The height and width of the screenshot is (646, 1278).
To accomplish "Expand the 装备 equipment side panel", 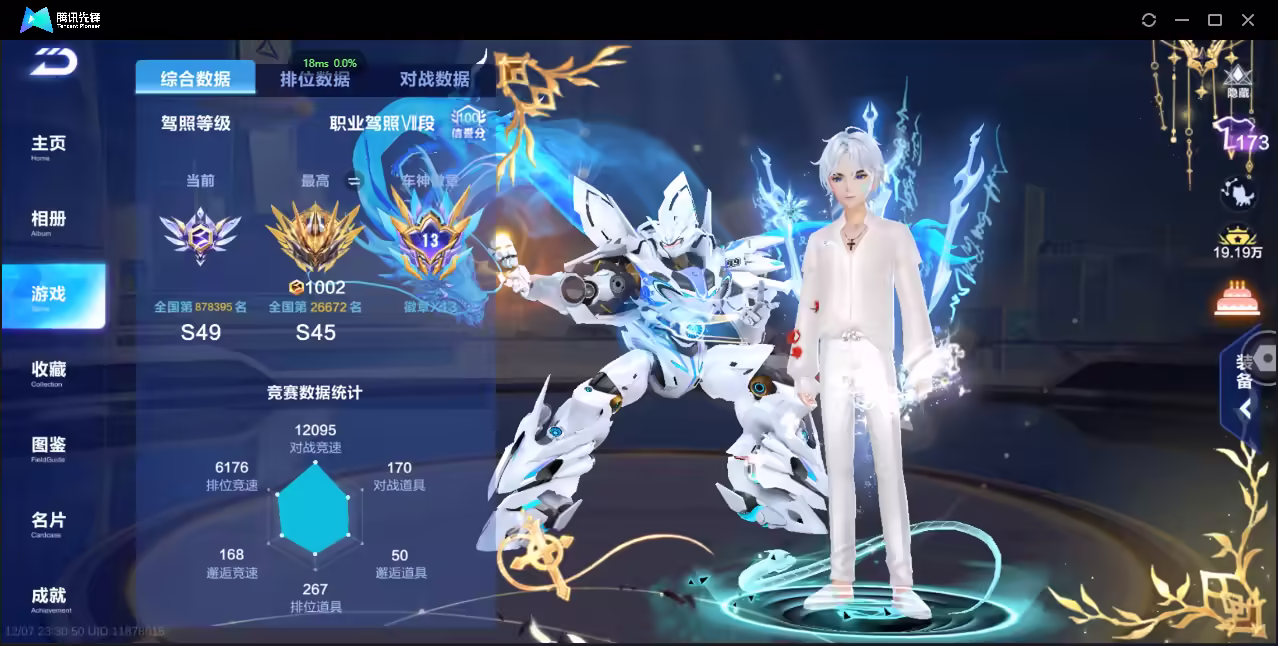I will [x=1246, y=380].
